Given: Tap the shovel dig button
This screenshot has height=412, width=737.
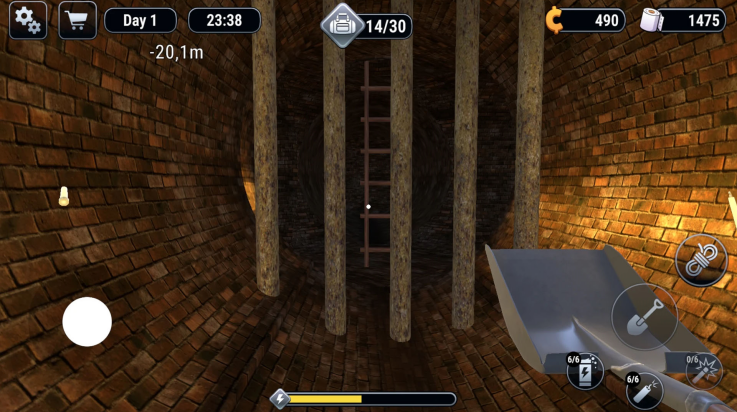Looking at the screenshot, I should (644, 316).
